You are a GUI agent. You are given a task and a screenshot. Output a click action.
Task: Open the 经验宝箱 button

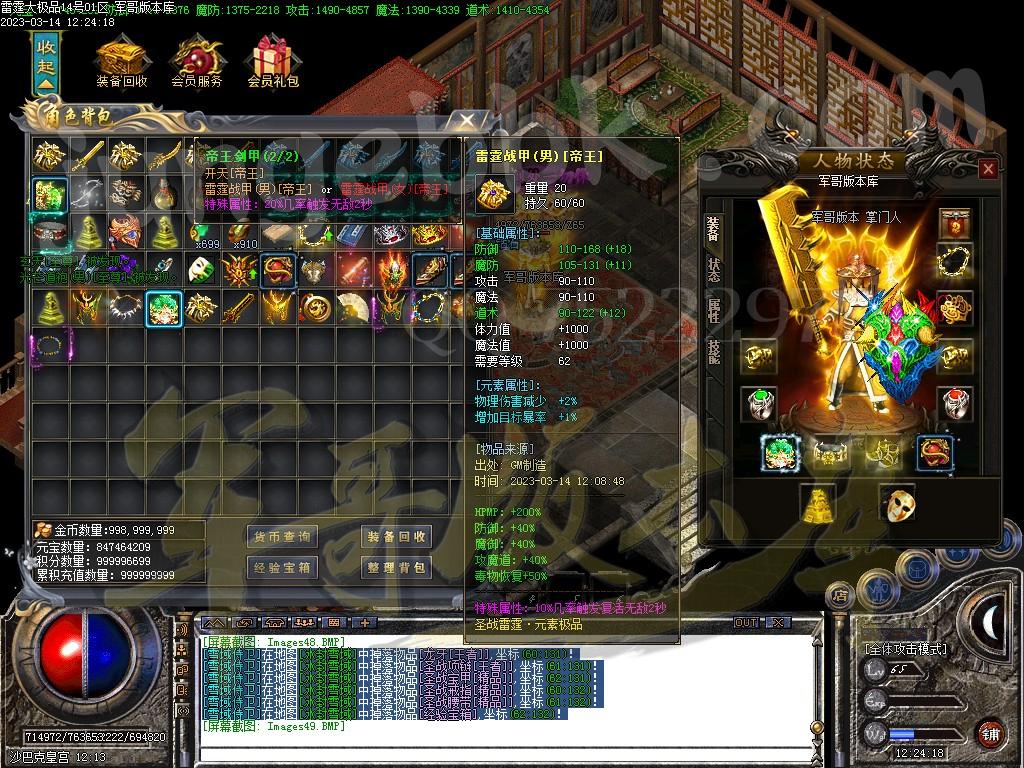point(281,568)
